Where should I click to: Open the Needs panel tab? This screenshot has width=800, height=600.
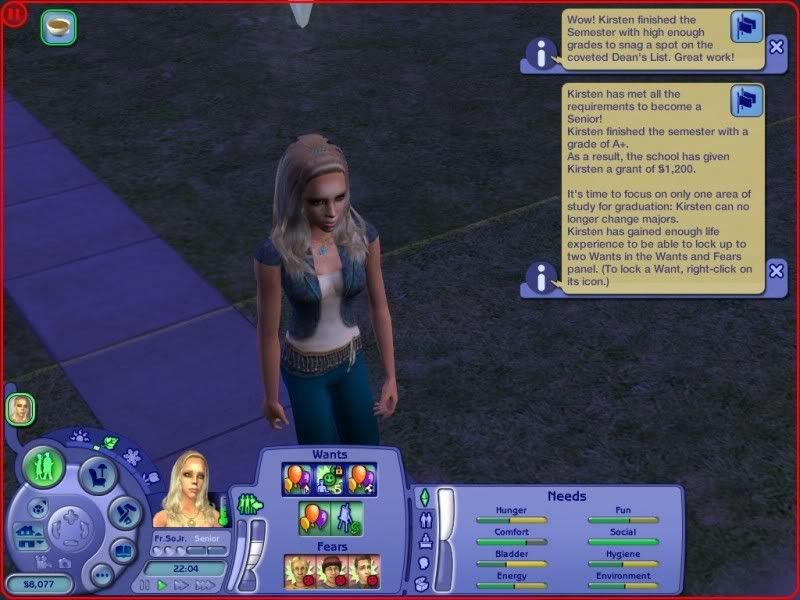[x=422, y=497]
